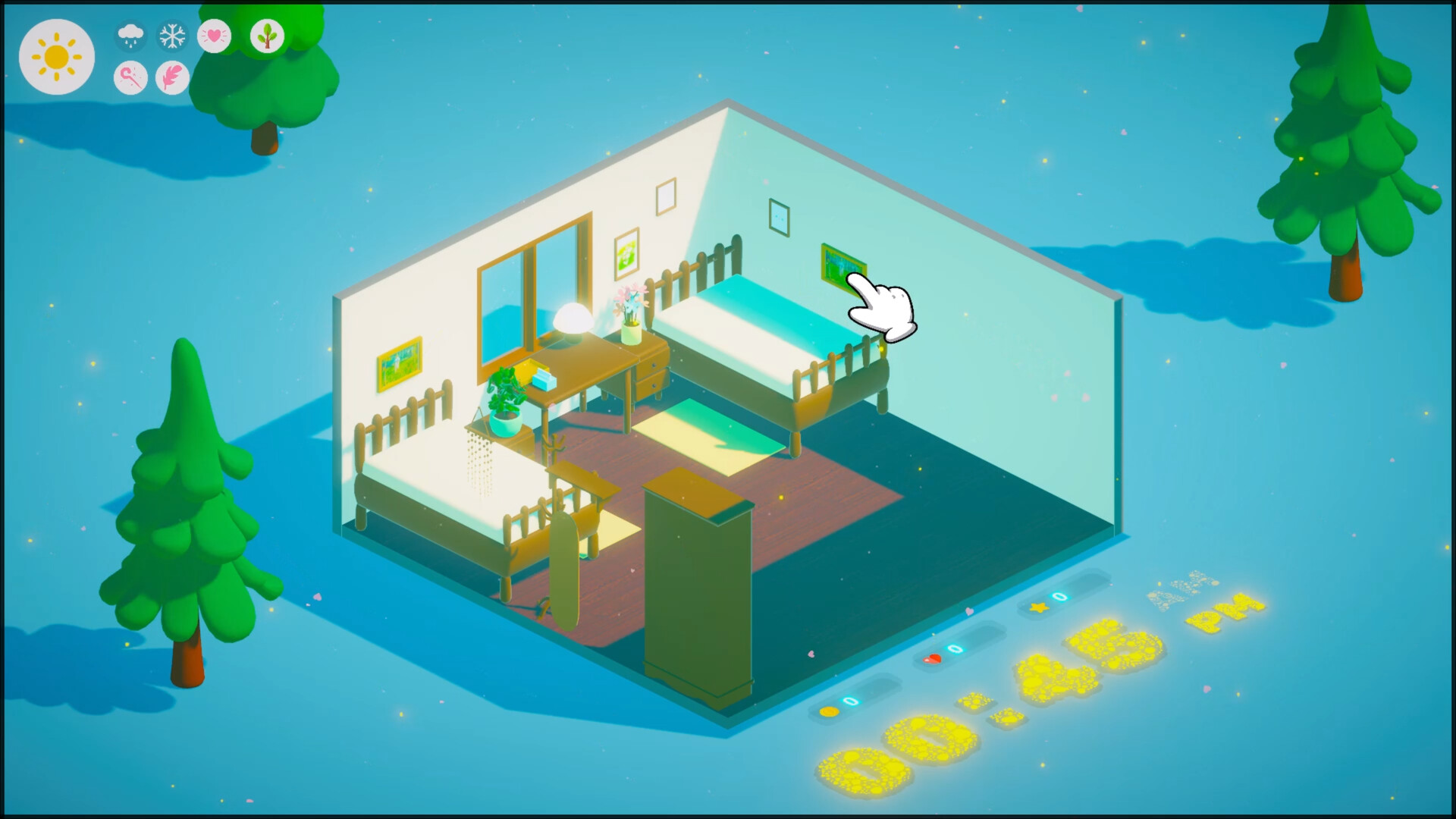Select the pink feather effect icon
1456x819 pixels.
[171, 78]
